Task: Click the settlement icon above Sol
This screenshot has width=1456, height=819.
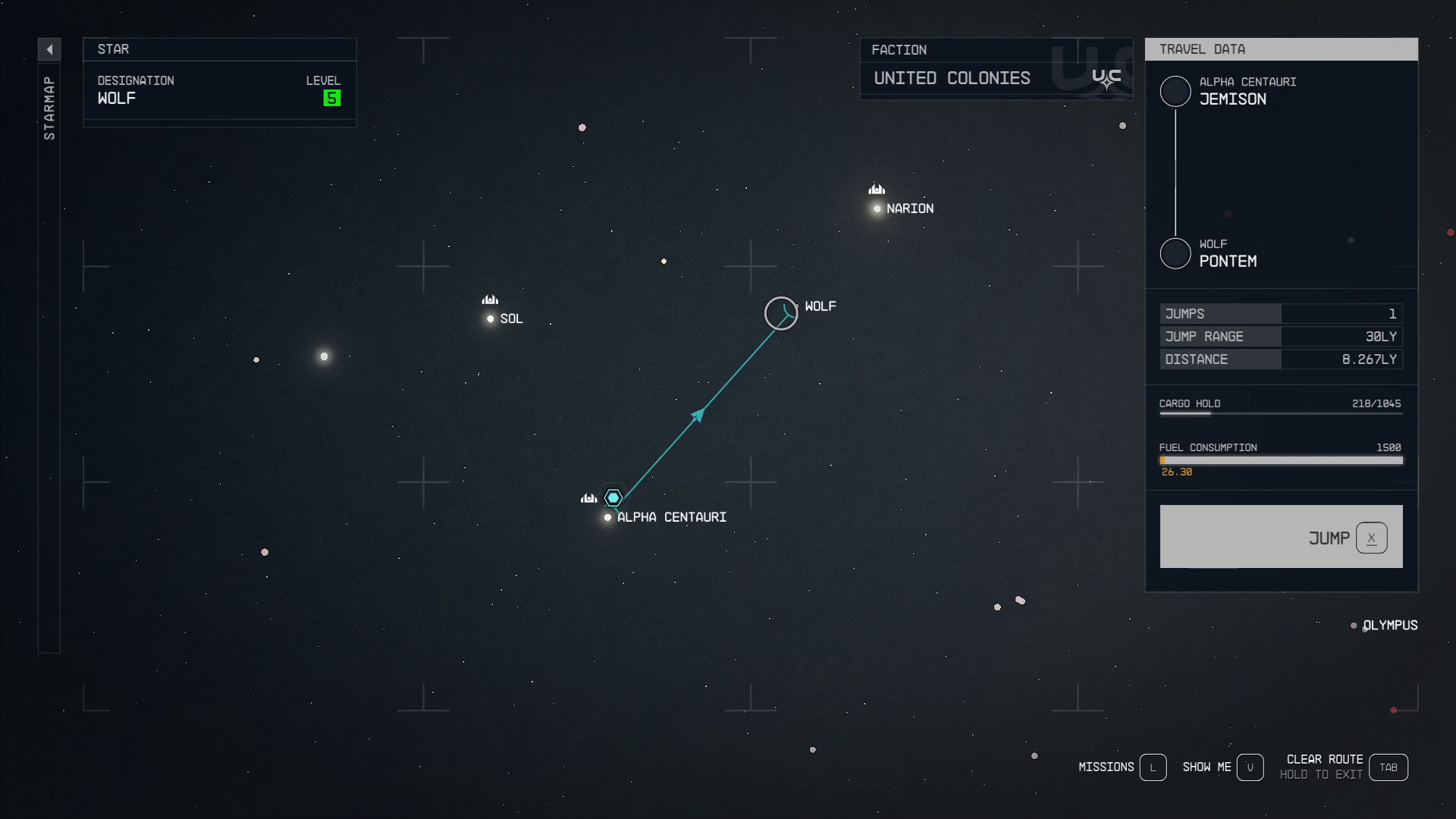Action: [x=489, y=300]
